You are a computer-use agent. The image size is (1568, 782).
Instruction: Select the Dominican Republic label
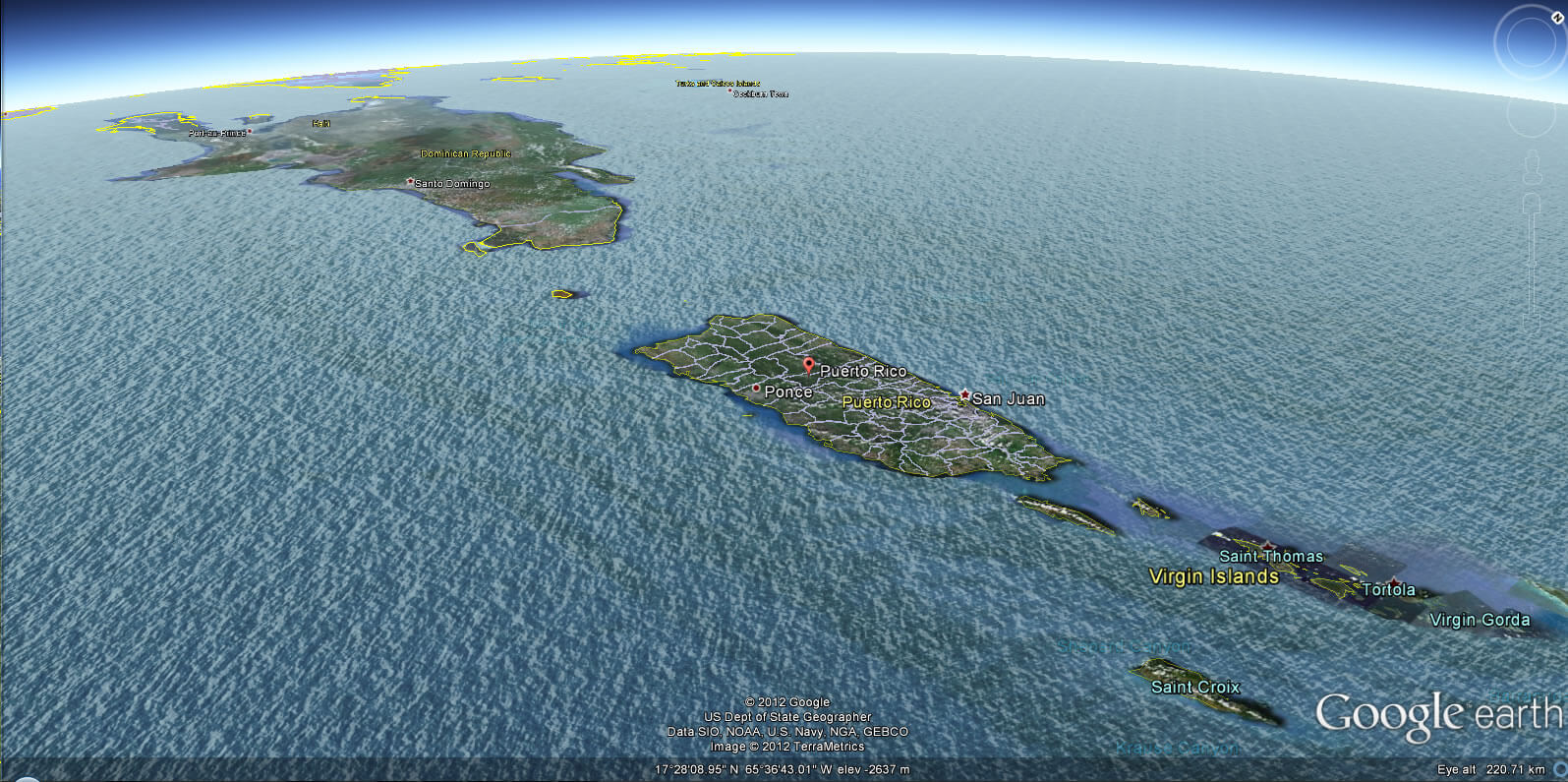point(466,152)
